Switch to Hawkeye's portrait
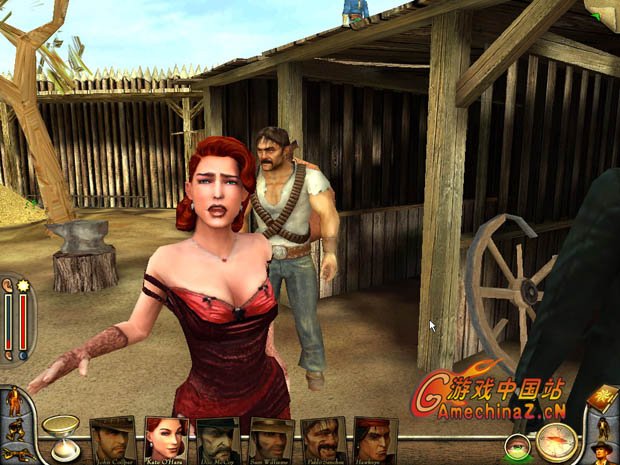 [x=375, y=438]
